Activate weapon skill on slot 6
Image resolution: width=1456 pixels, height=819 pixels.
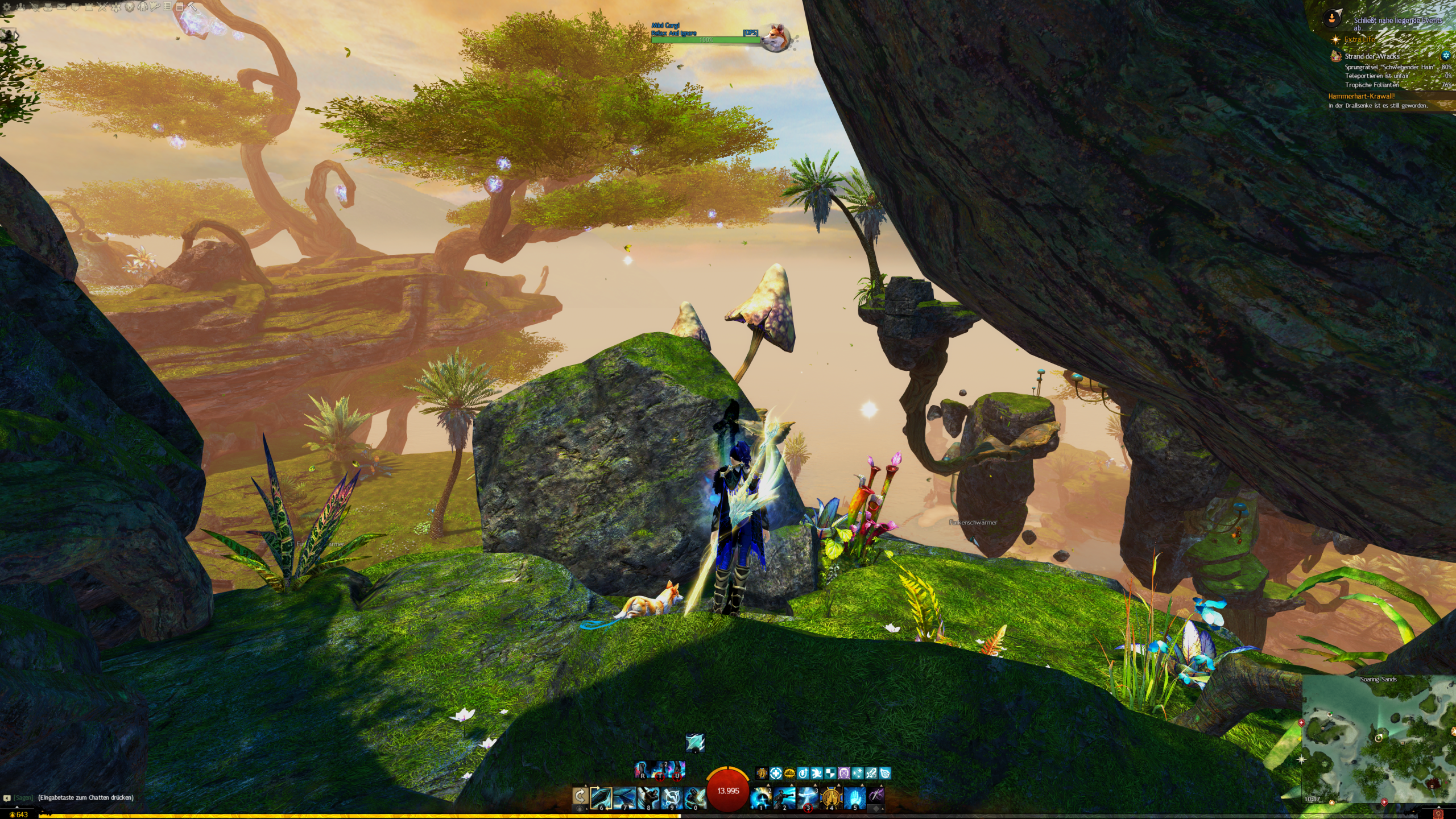pos(601,798)
